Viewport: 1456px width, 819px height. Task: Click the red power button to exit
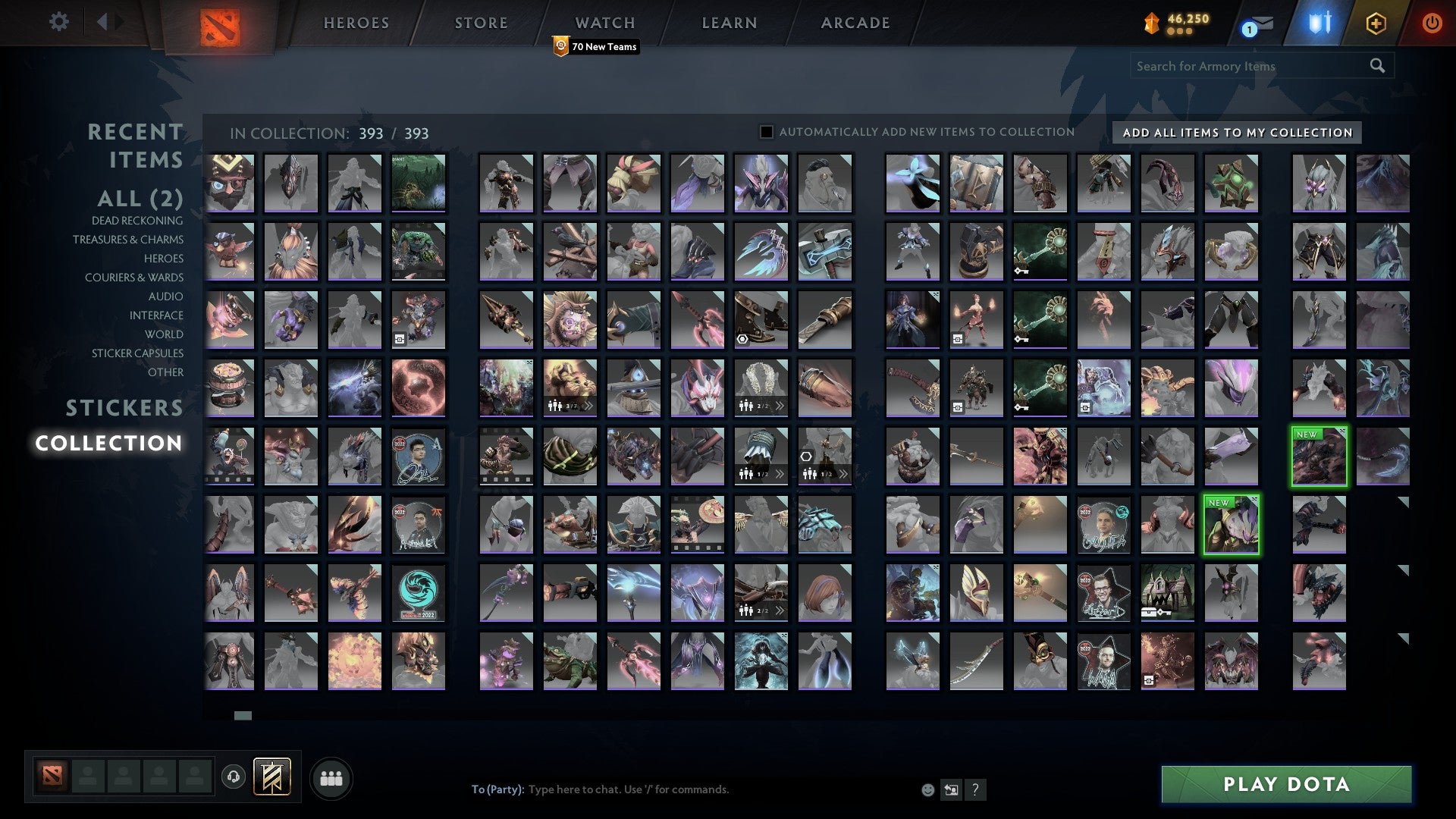1432,22
